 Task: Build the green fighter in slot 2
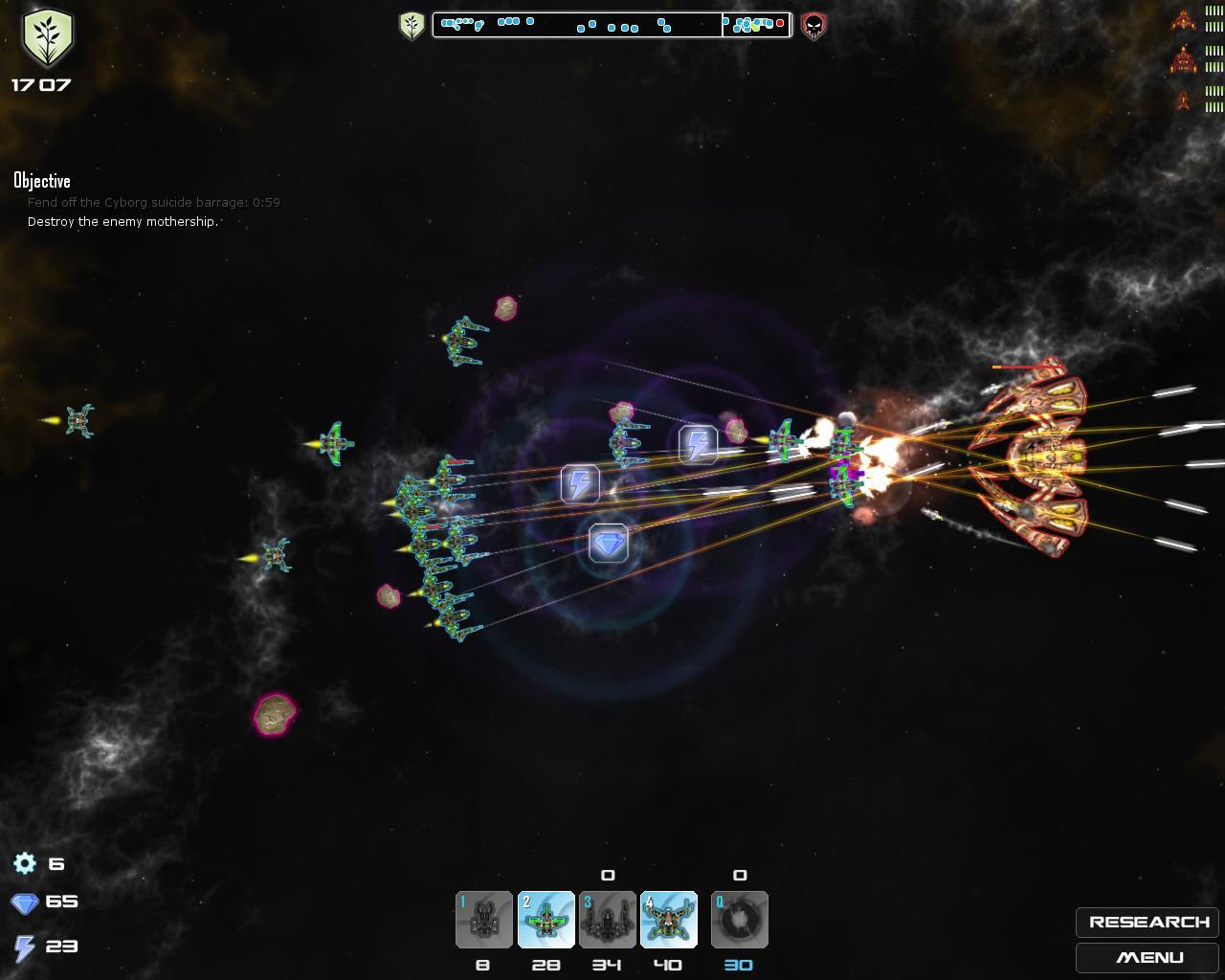click(546, 920)
